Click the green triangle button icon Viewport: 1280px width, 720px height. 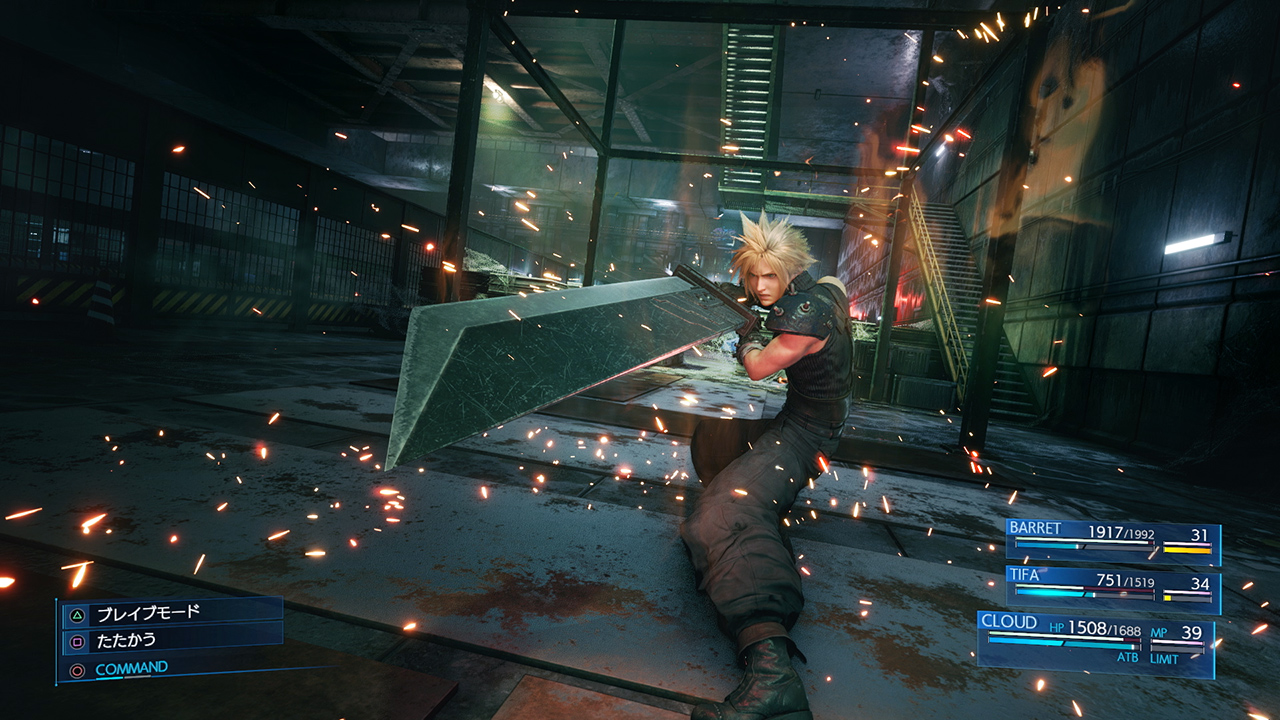pos(77,614)
